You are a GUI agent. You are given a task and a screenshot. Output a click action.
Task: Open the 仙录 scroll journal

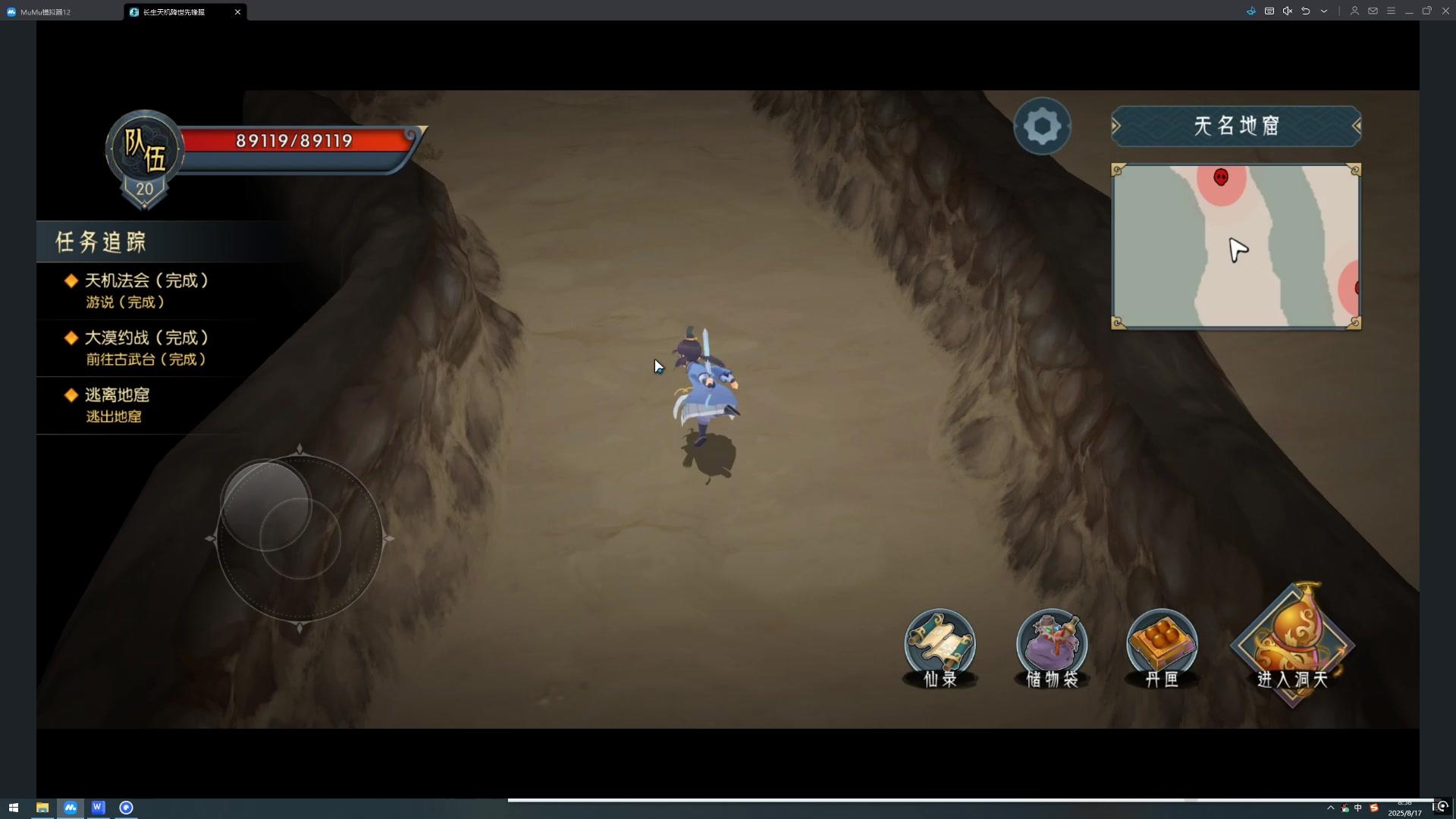[x=940, y=647]
